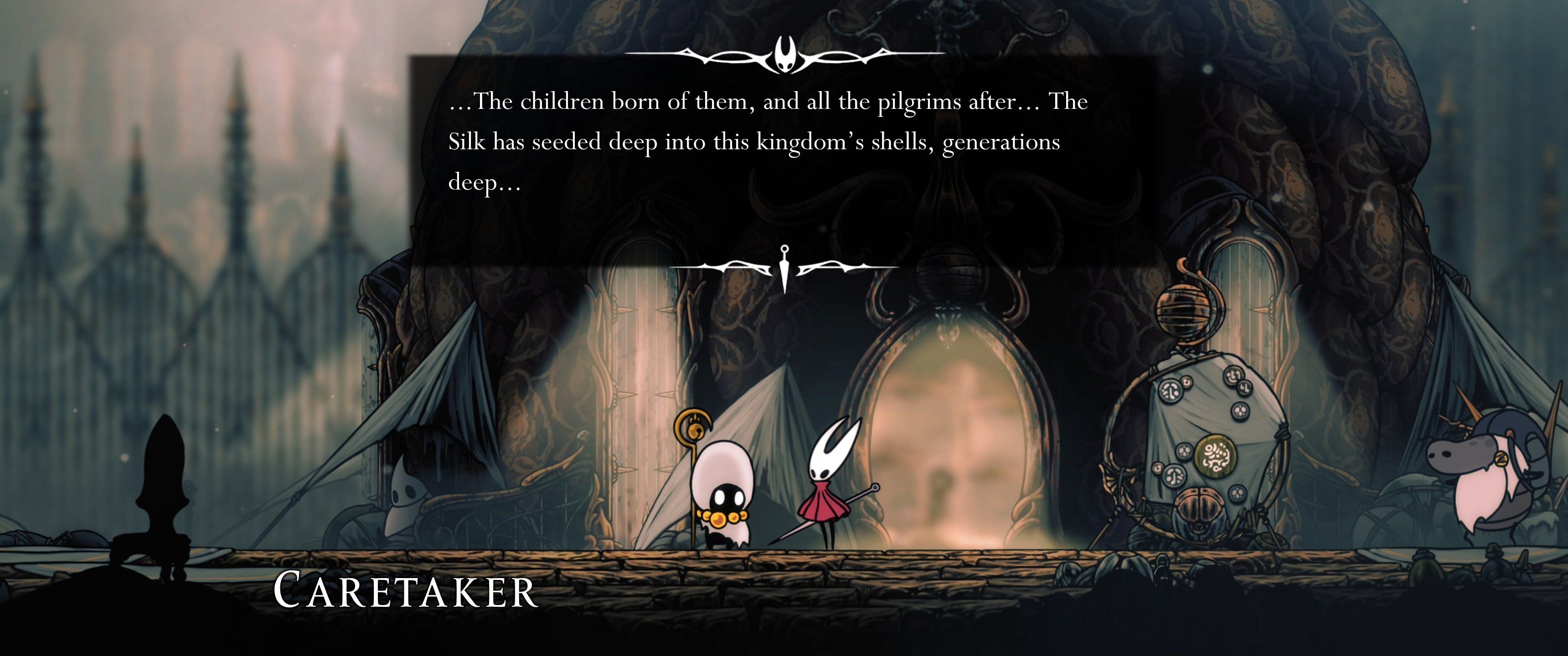Image resolution: width=1568 pixels, height=656 pixels.
Task: Advance dialogue with the needle continue marker
Action: [784, 268]
